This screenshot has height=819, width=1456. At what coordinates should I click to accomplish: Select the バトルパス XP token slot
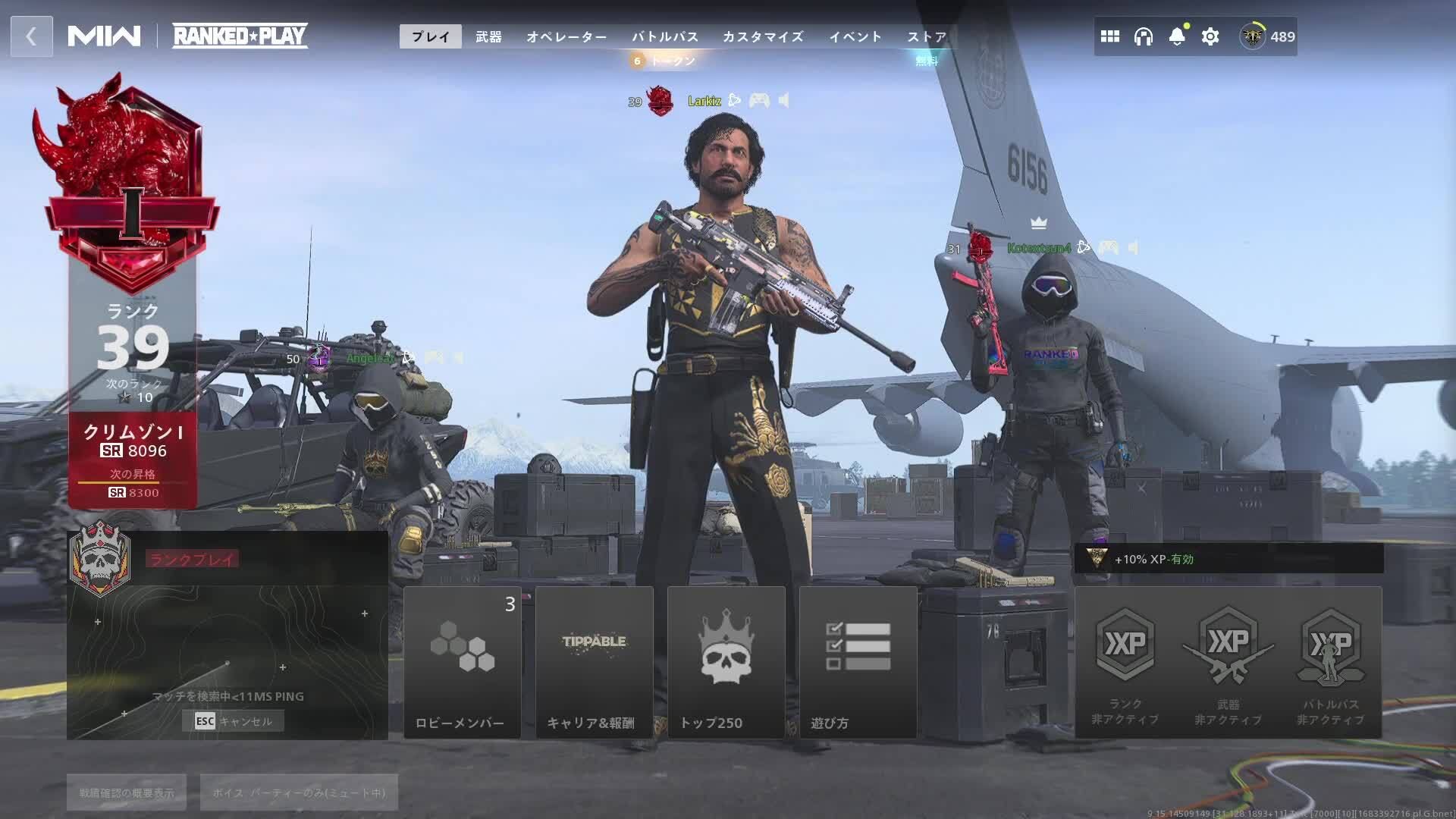(x=1331, y=662)
